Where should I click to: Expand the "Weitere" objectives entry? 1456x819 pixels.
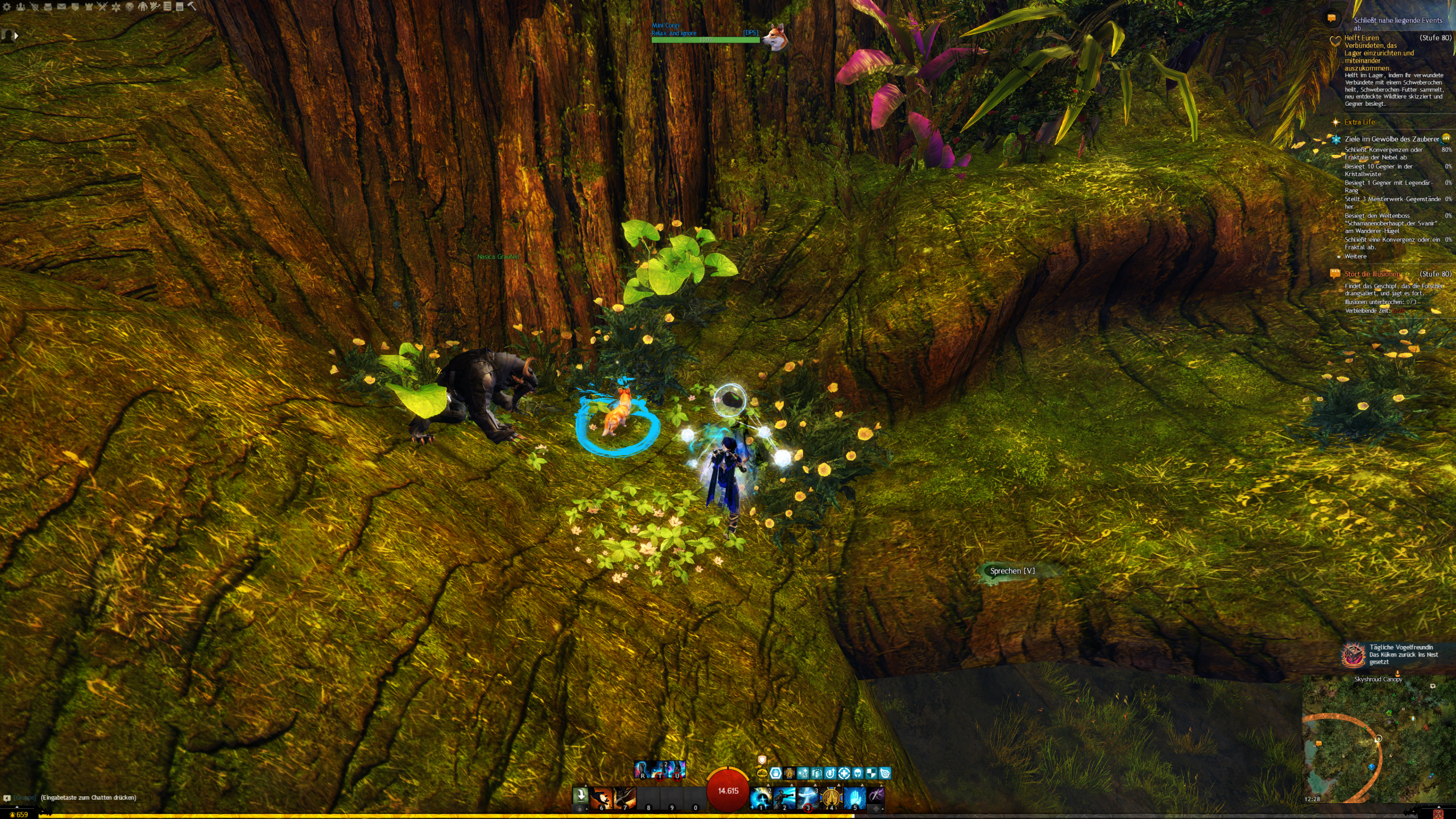point(1355,257)
